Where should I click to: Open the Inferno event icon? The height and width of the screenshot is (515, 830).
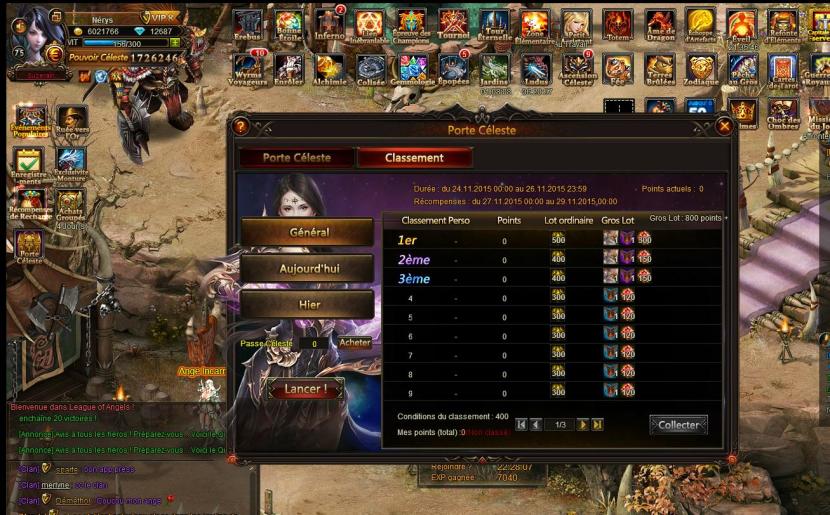329,24
